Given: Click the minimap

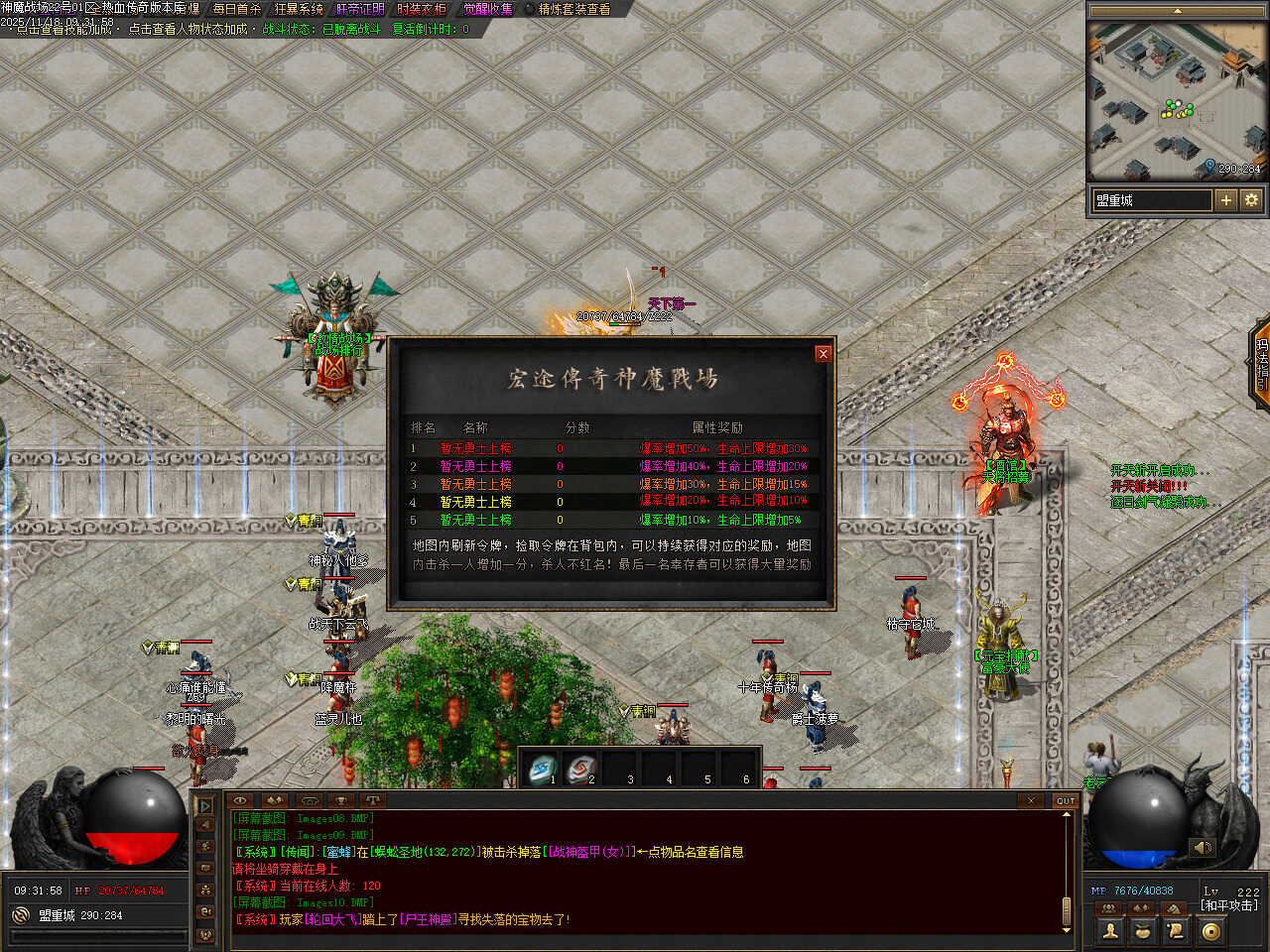Looking at the screenshot, I should pyautogui.click(x=1178, y=99).
